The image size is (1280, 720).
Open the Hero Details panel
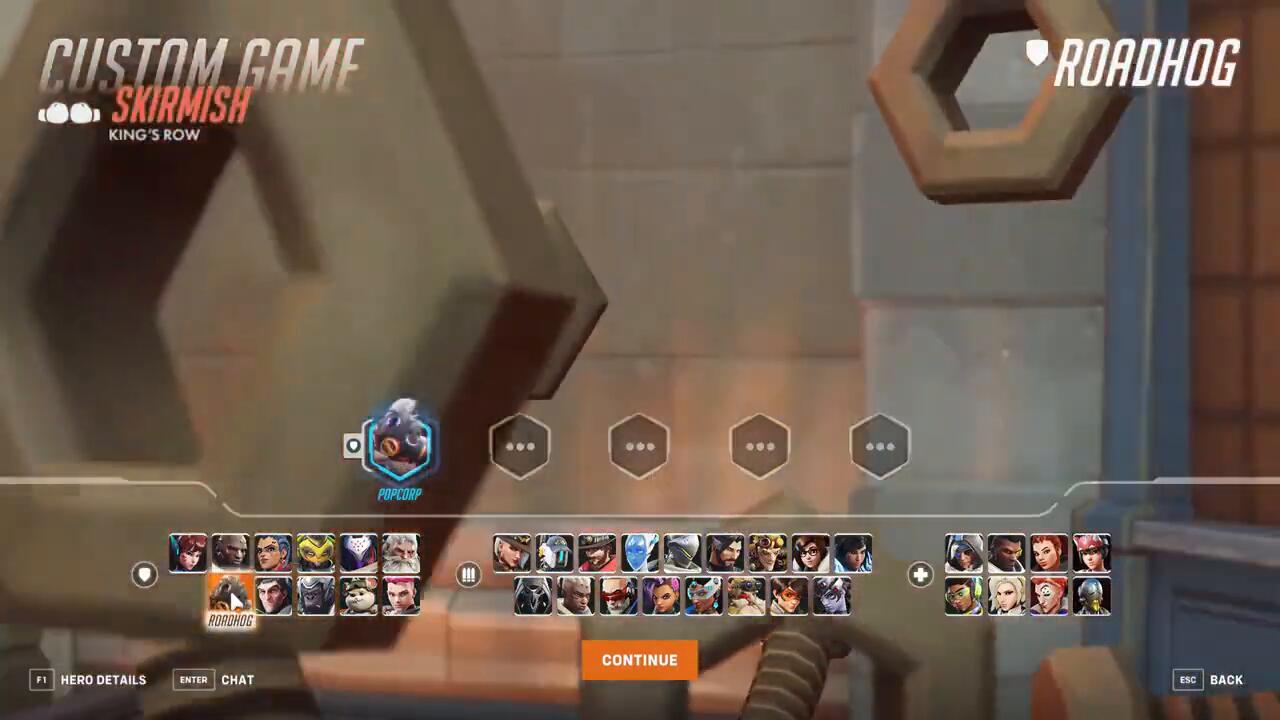click(x=88, y=680)
